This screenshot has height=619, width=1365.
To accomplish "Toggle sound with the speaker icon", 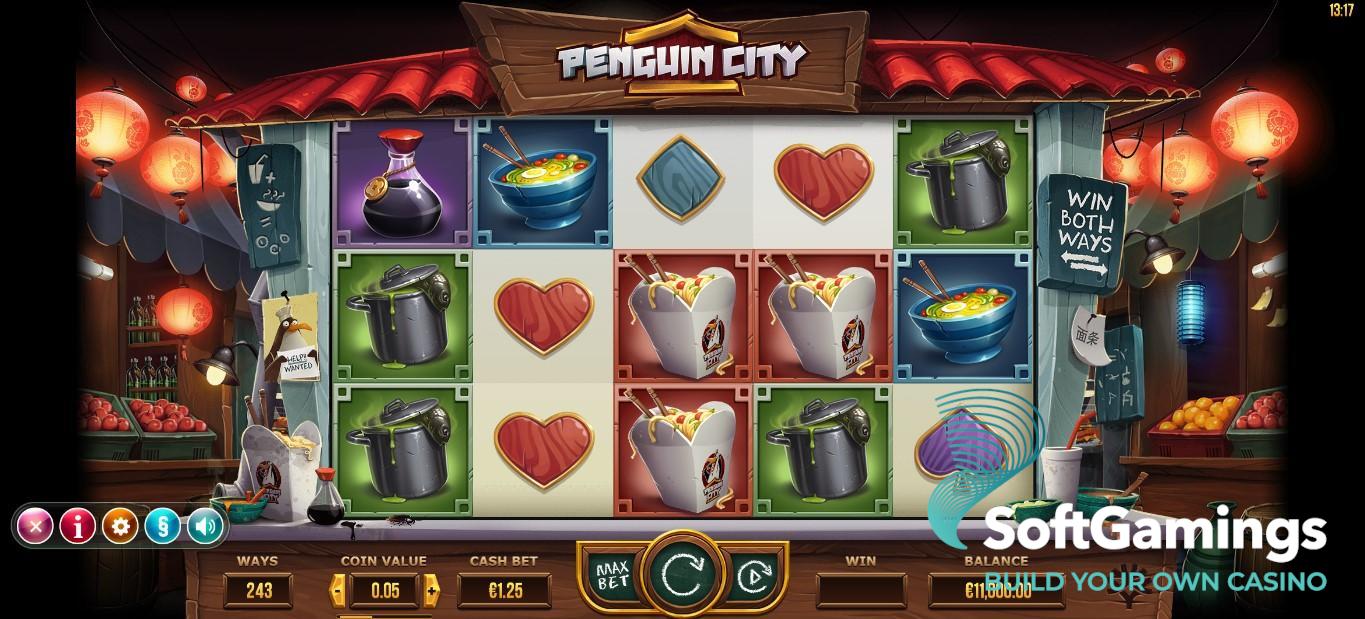I will pos(204,525).
